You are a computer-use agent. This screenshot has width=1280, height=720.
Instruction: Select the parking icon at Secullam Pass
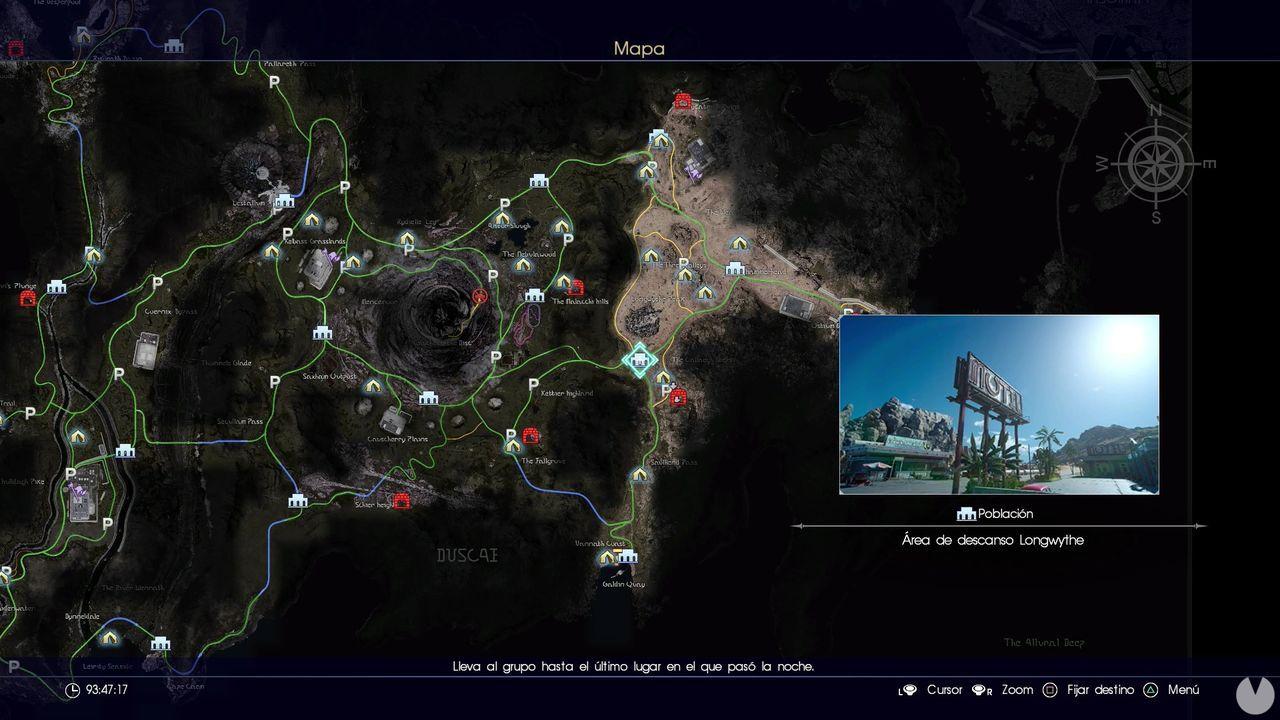coord(274,381)
